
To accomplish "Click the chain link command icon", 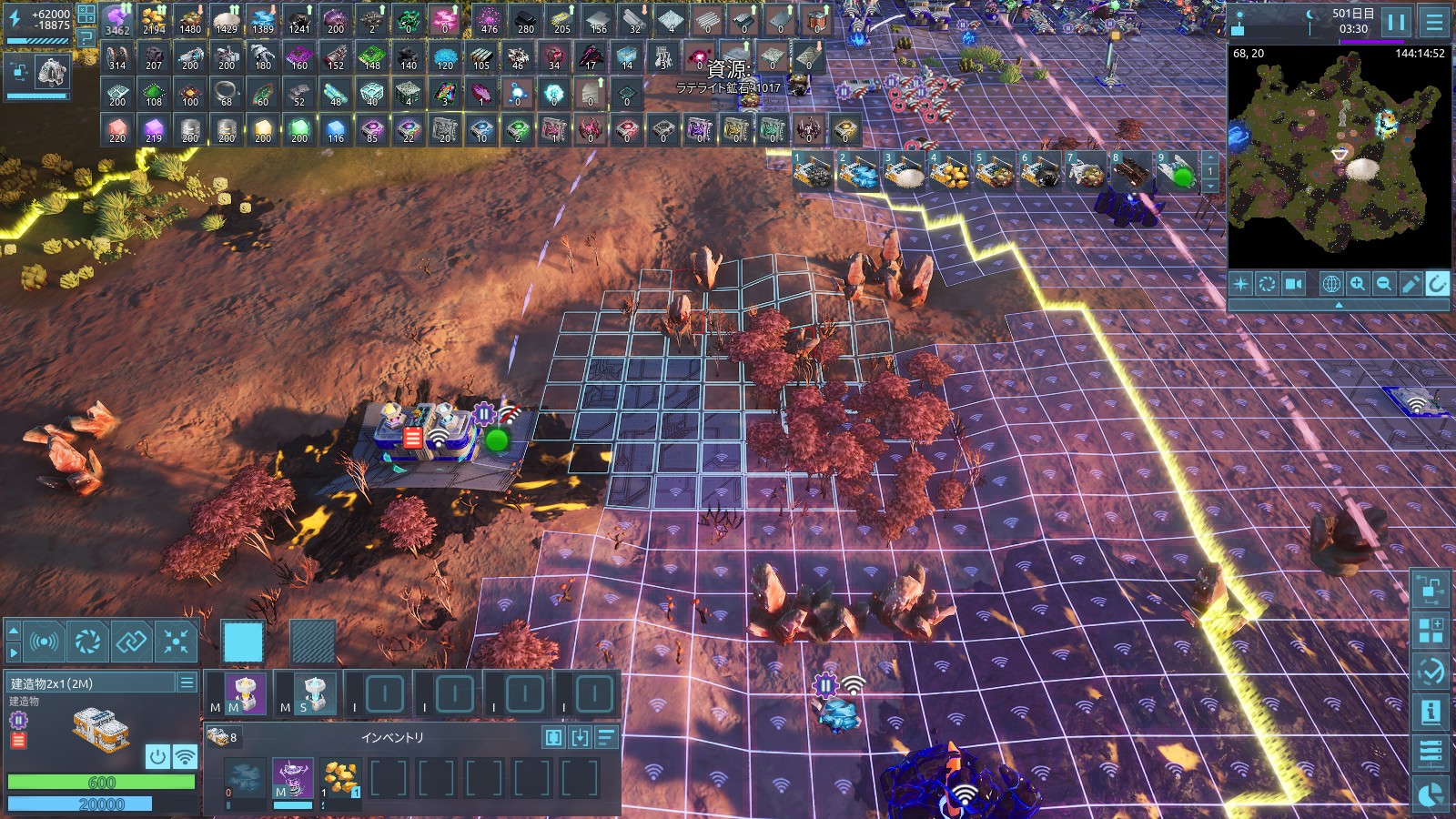I will pyautogui.click(x=132, y=642).
